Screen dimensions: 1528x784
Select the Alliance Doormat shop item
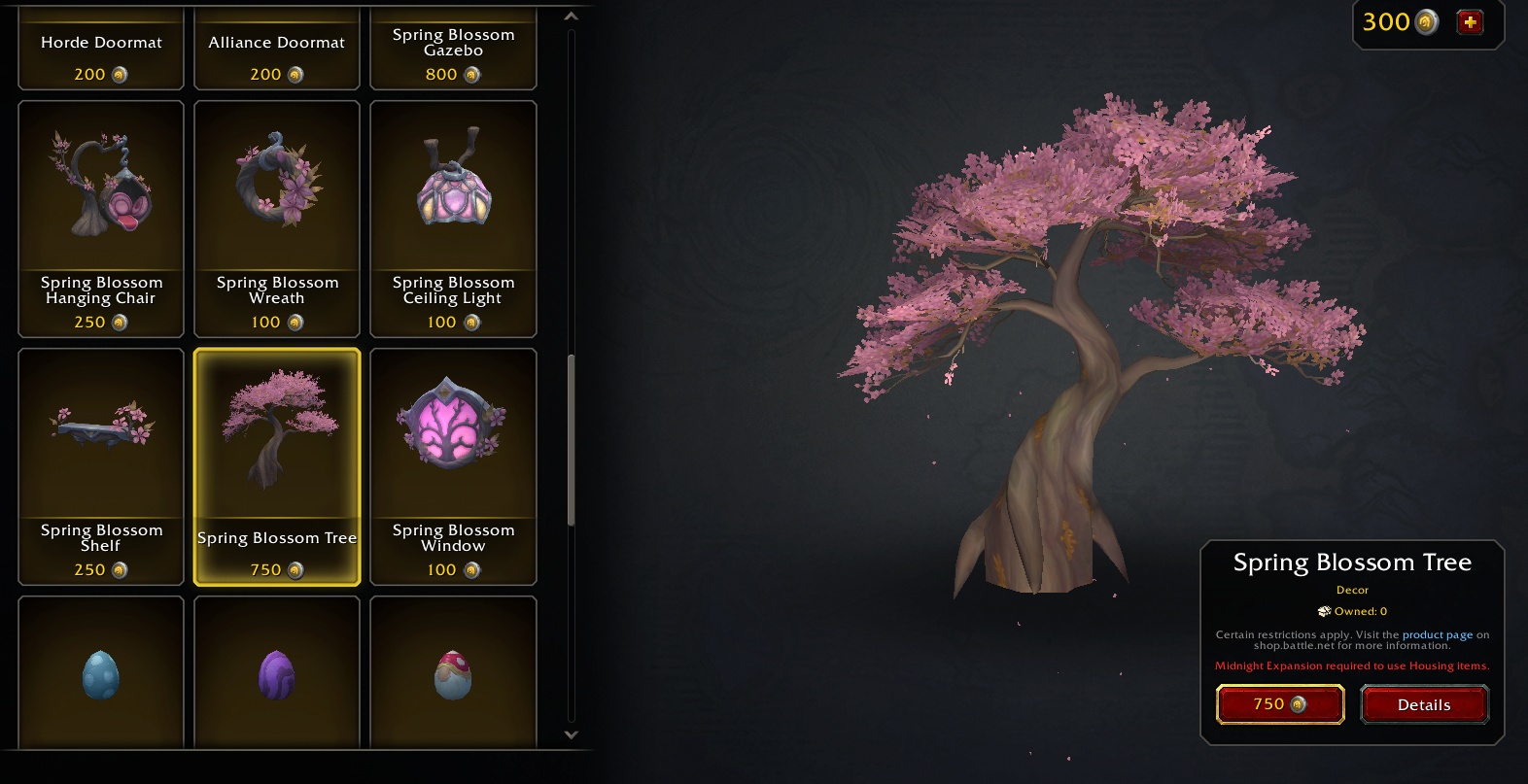pos(277,49)
